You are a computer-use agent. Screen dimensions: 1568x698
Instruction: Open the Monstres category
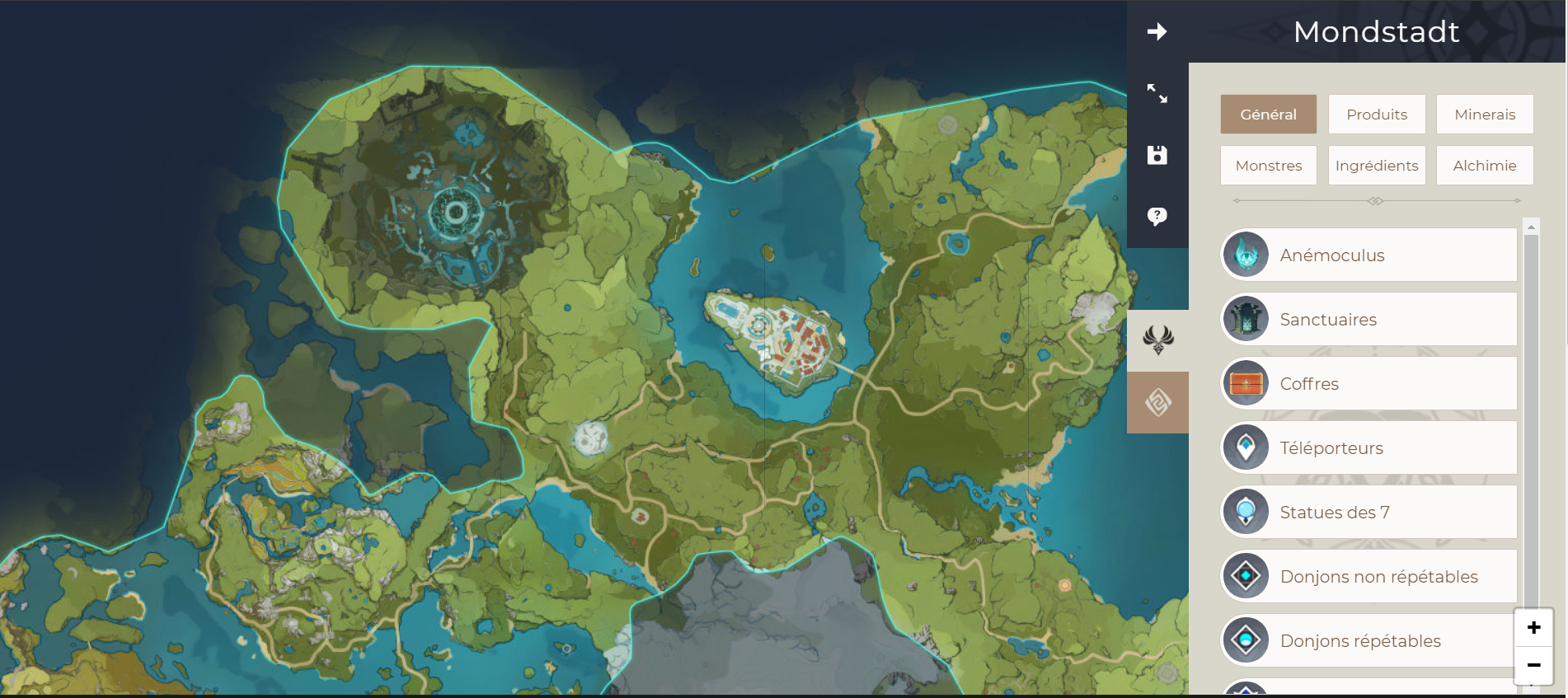(x=1268, y=165)
